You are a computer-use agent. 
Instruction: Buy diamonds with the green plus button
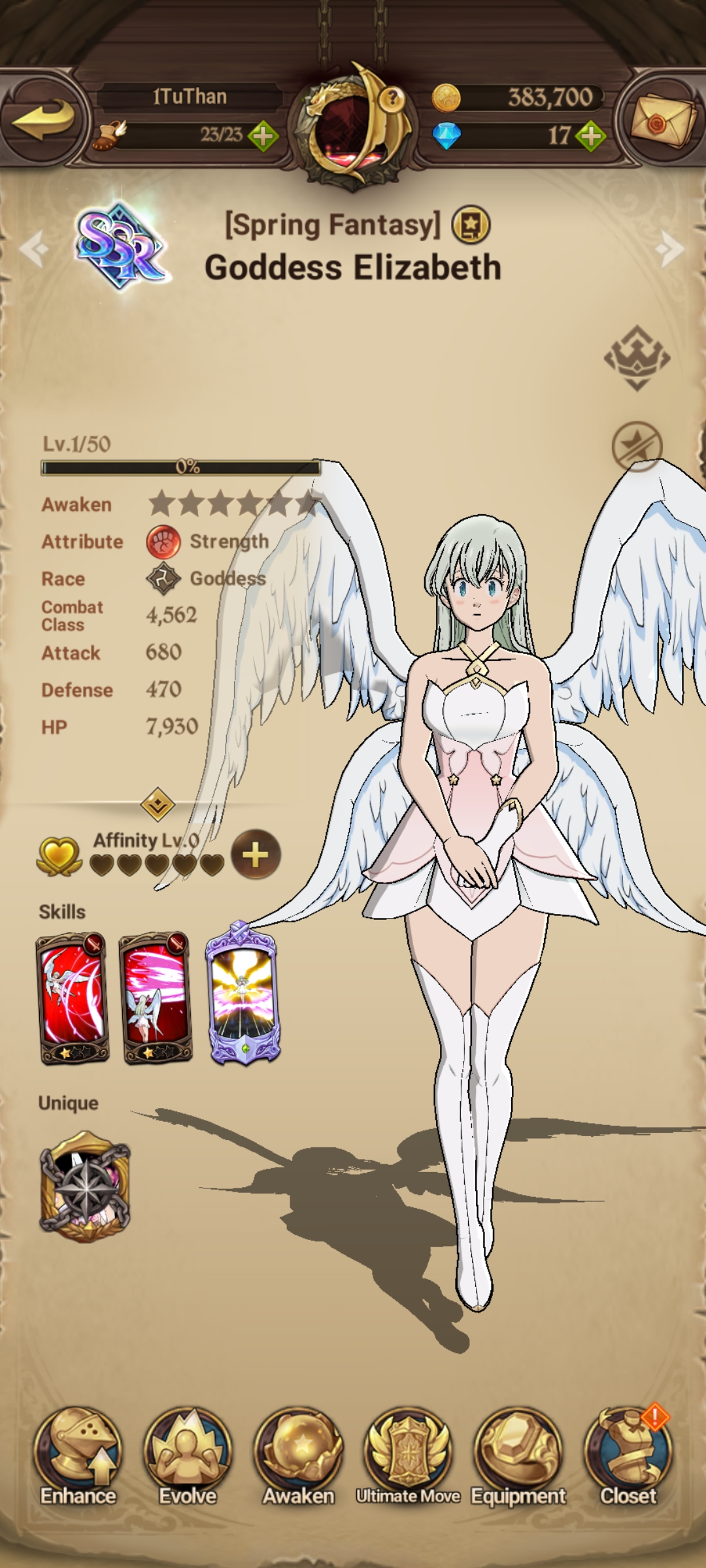click(x=591, y=136)
